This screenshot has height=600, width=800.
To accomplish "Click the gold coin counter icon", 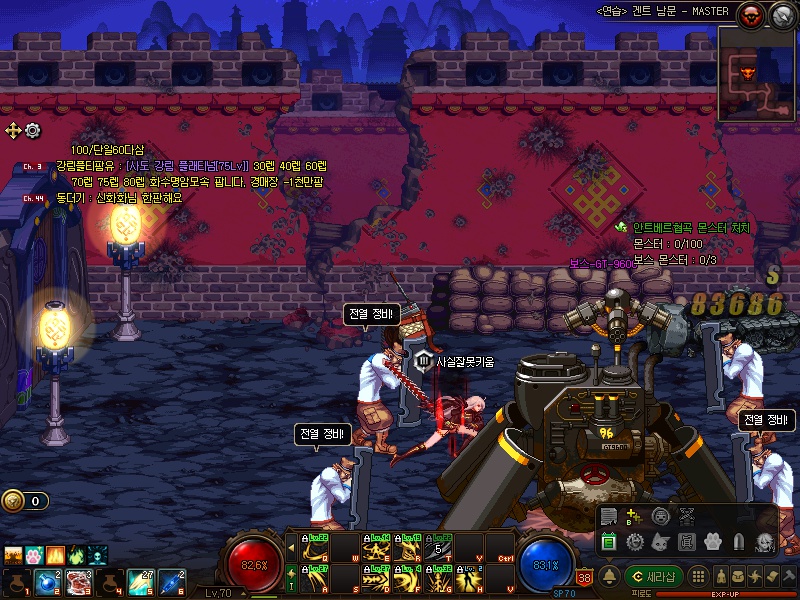I will click(x=12, y=501).
